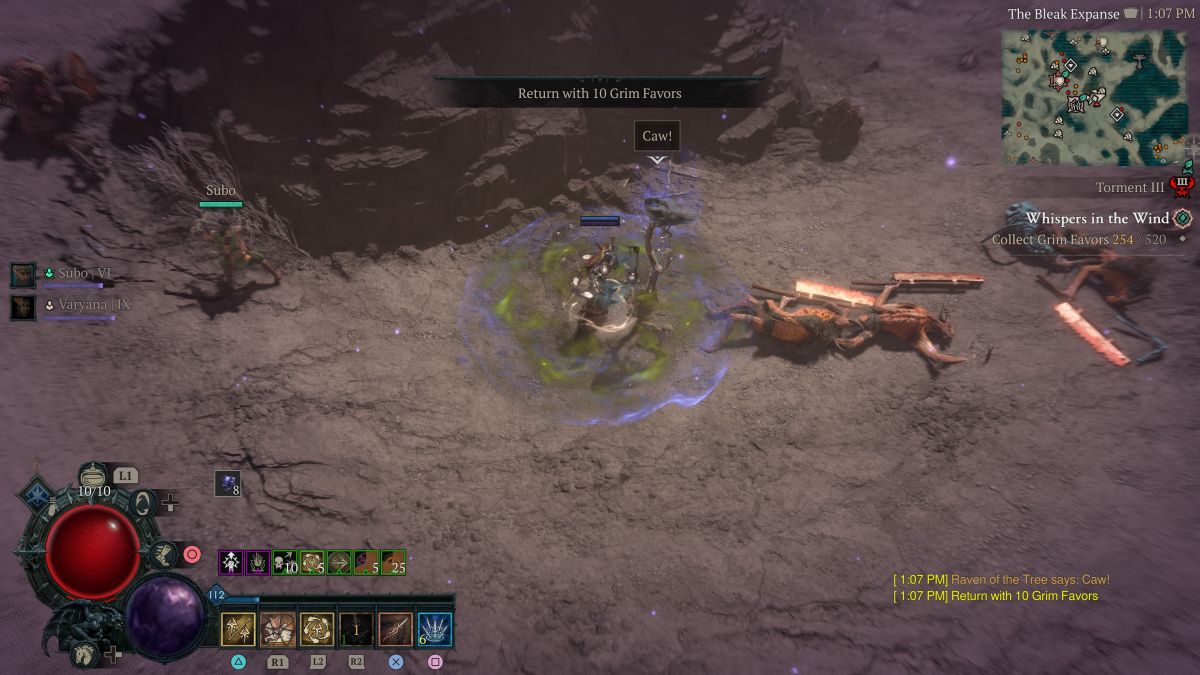Select party member Varyana's portrait
The height and width of the screenshot is (675, 1200).
23,306
